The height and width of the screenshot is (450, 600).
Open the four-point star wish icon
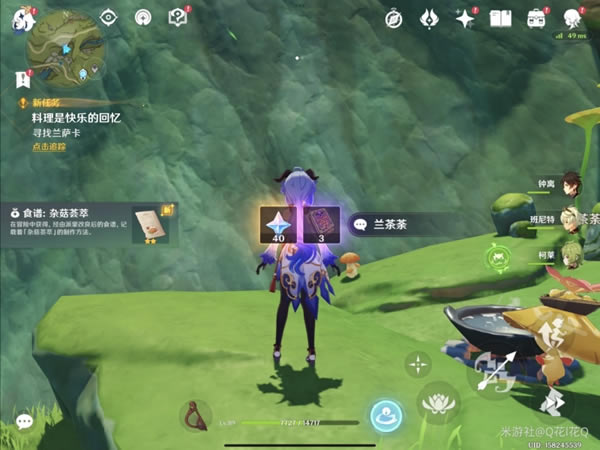tap(464, 18)
